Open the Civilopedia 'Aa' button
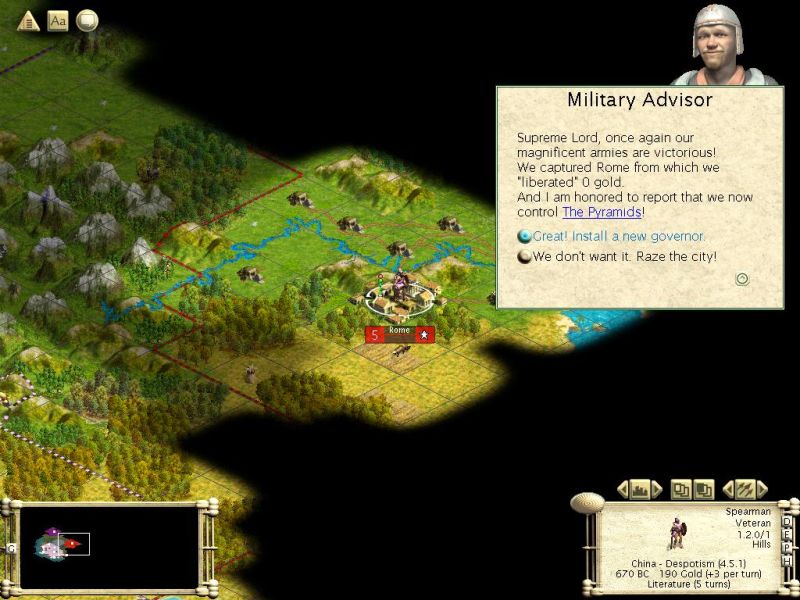Image resolution: width=800 pixels, height=600 pixels. 58,20
